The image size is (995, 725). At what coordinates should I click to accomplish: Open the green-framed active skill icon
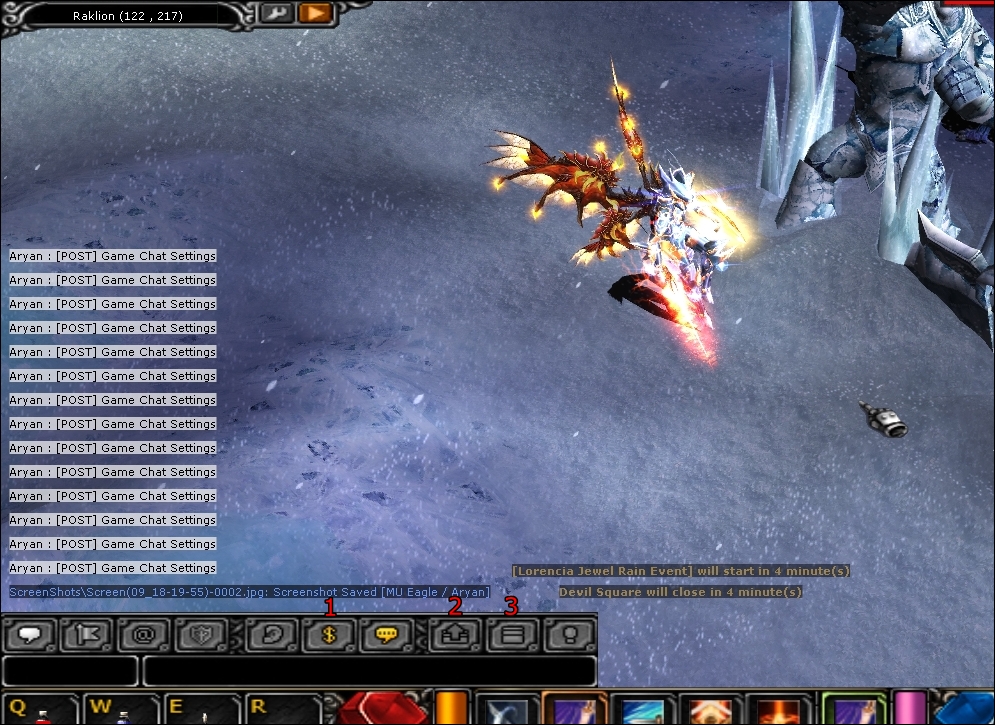tap(853, 710)
